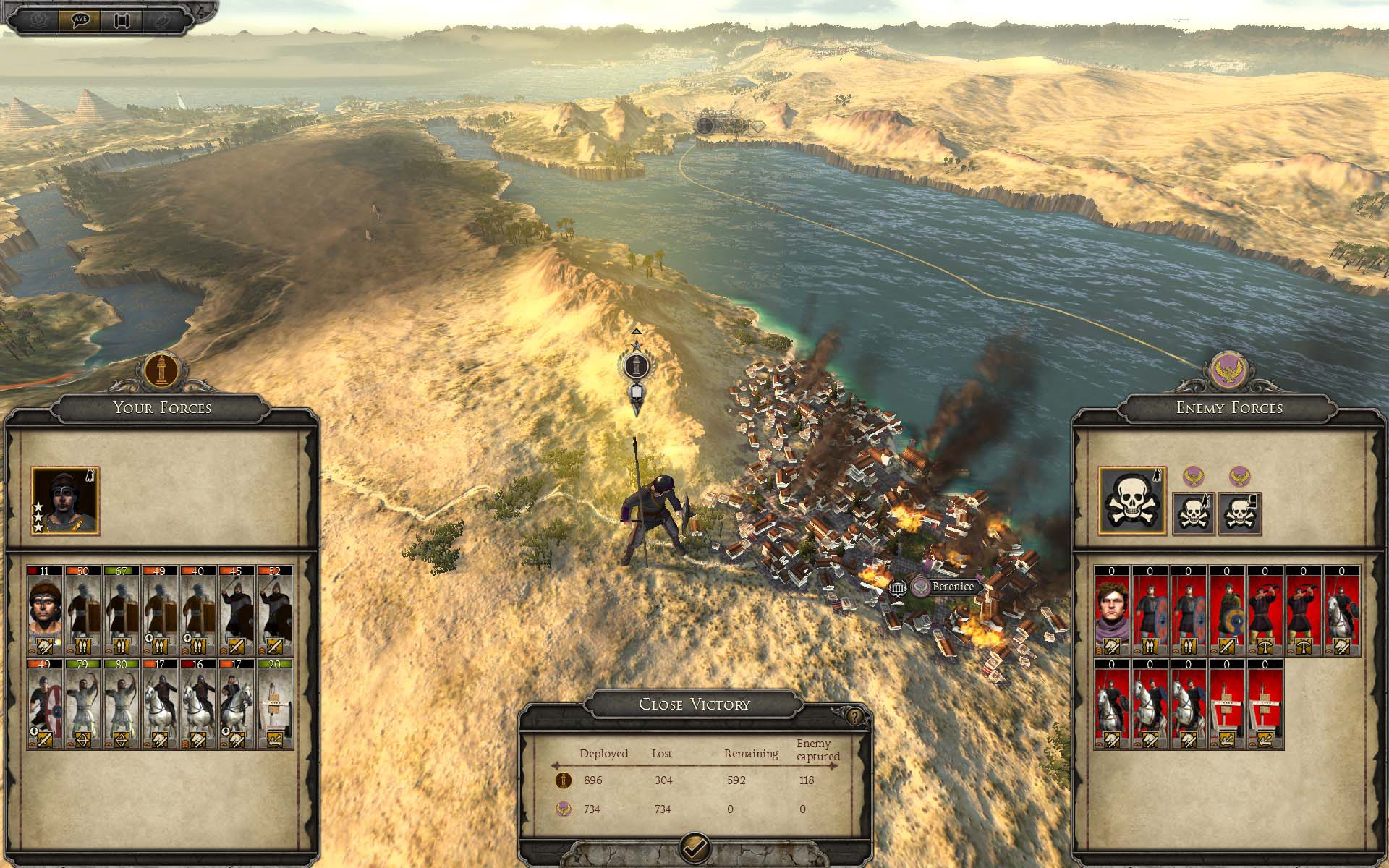This screenshot has height=868, width=1389.
Task: Select the enemy general's face unit card
Action: pos(1112,611)
